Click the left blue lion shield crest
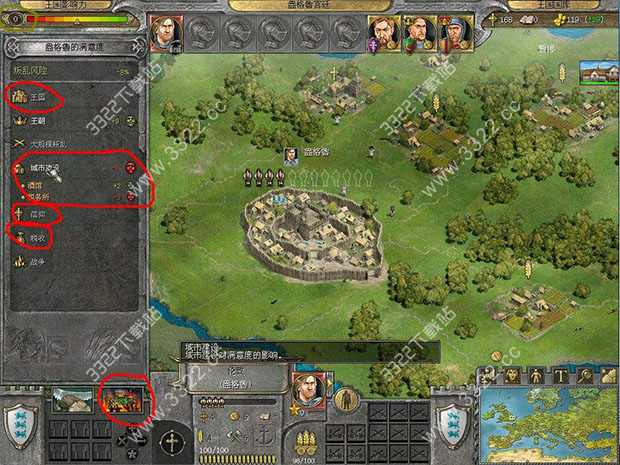 click(x=20, y=424)
